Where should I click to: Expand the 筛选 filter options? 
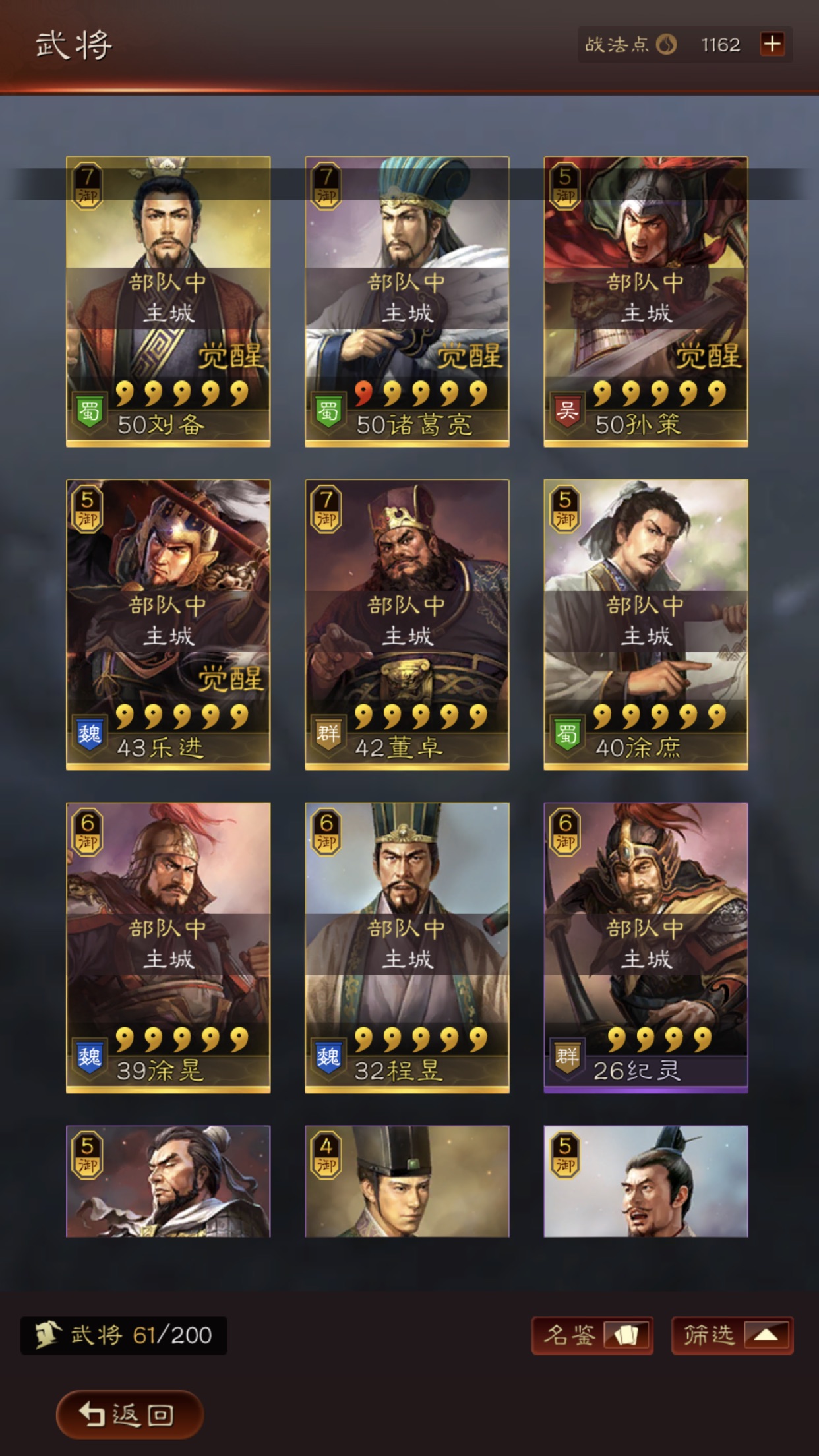click(732, 1335)
